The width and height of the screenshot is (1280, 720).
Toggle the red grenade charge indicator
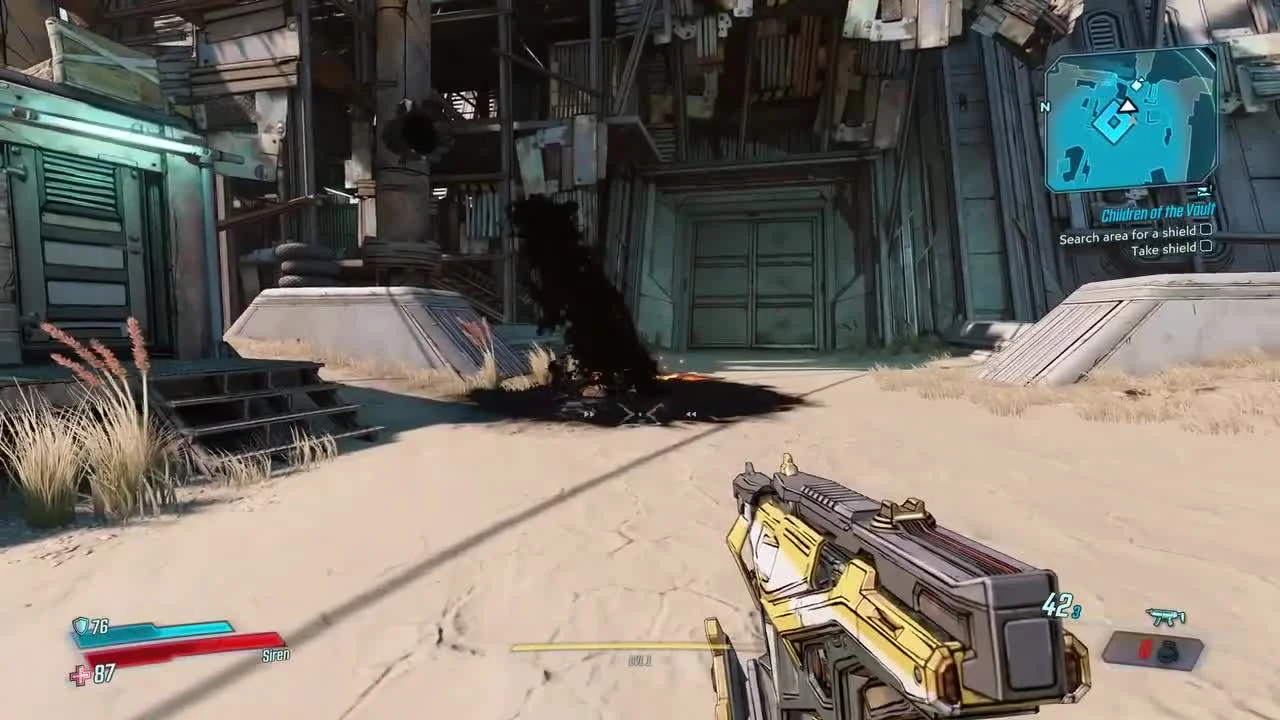pos(1144,650)
